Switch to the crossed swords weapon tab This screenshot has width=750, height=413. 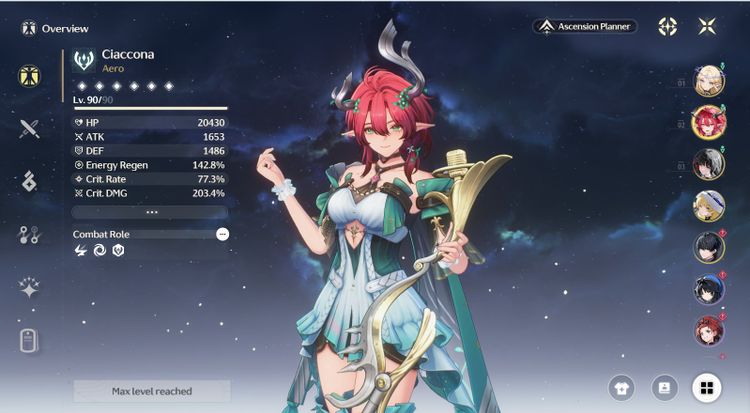(x=29, y=128)
